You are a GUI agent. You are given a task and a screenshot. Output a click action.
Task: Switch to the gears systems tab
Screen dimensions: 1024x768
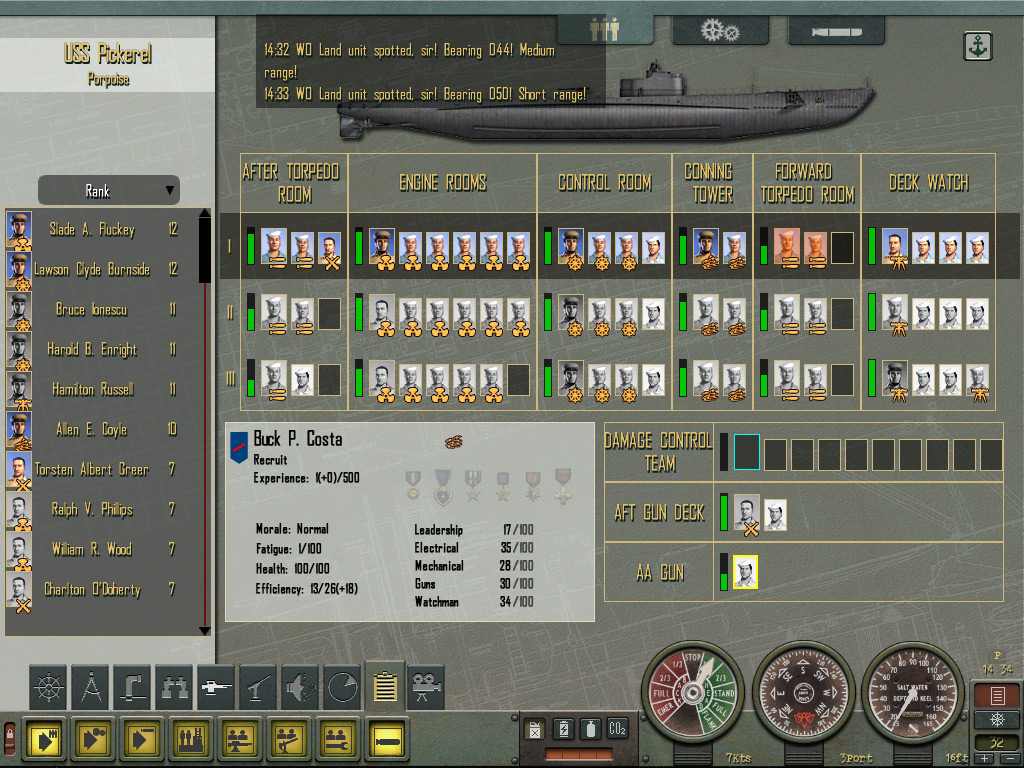pyautogui.click(x=720, y=30)
